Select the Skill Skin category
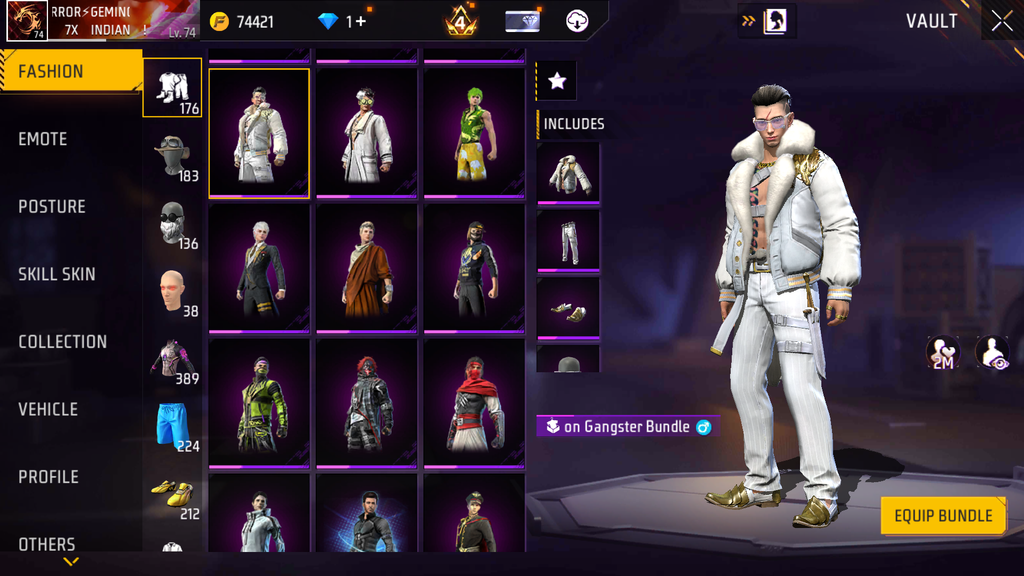 coord(57,274)
